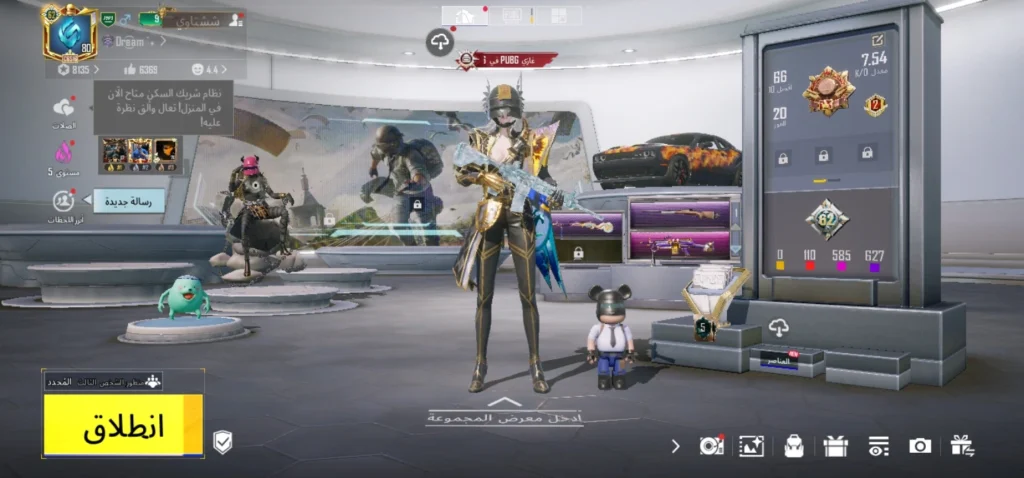Switch to the PUBG screen tab
This screenshot has height=478, width=1024.
[512, 16]
